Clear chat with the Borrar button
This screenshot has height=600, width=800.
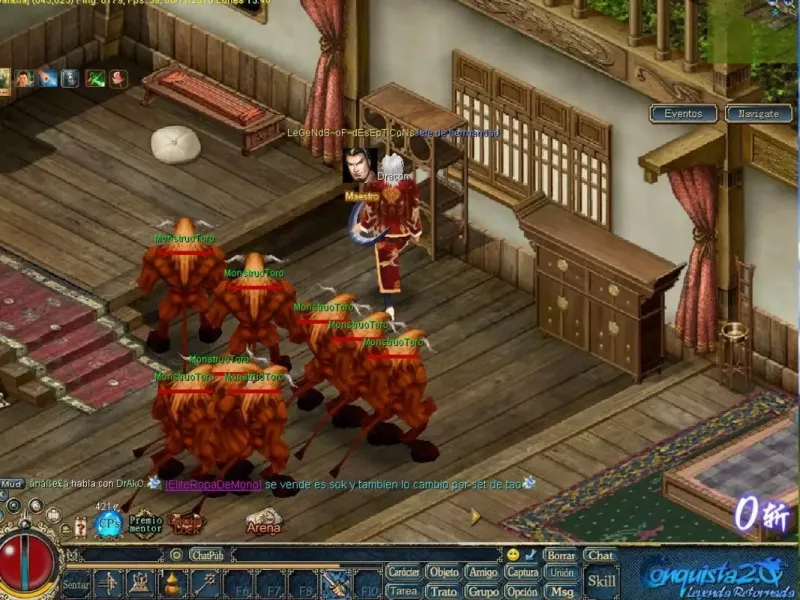561,555
